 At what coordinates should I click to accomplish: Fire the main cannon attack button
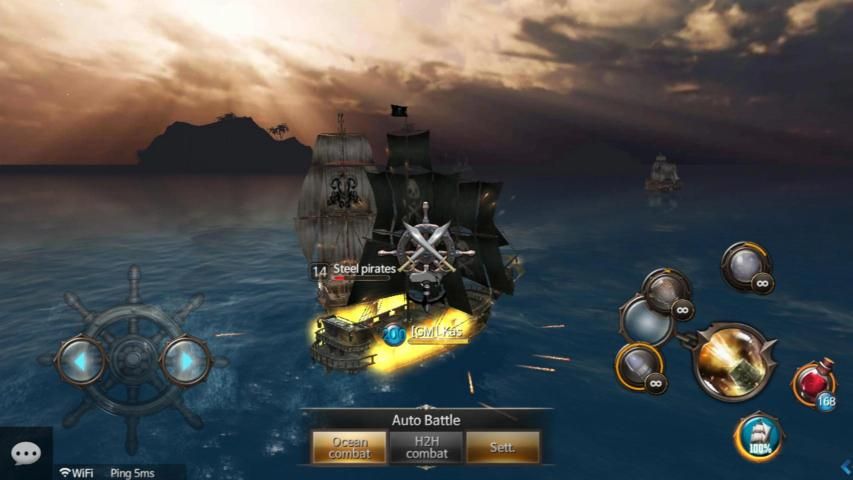pos(734,361)
